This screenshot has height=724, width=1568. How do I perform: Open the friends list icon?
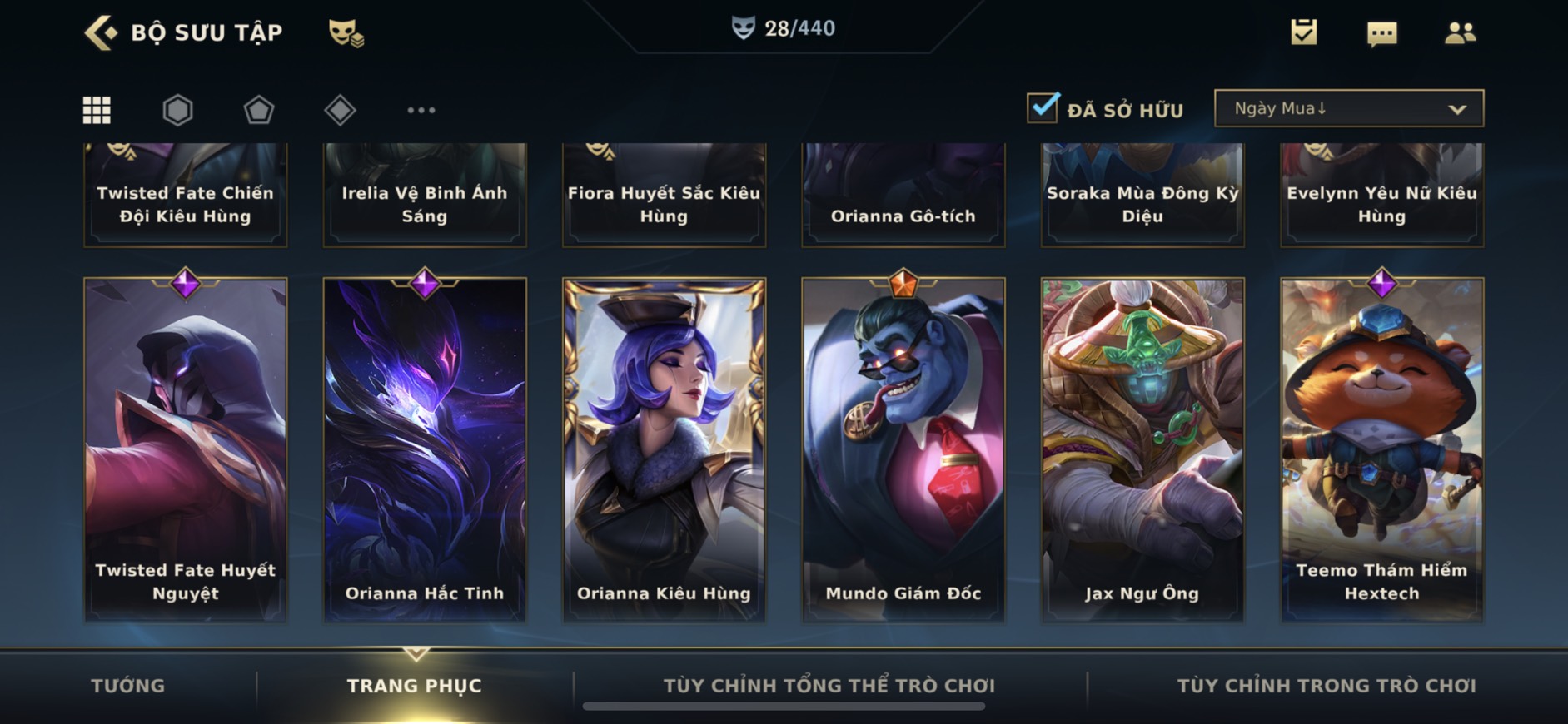click(1460, 32)
